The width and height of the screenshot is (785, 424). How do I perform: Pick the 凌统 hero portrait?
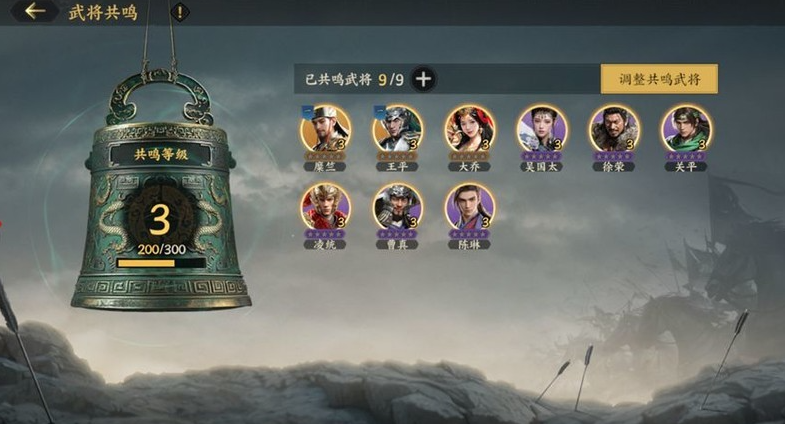click(325, 207)
